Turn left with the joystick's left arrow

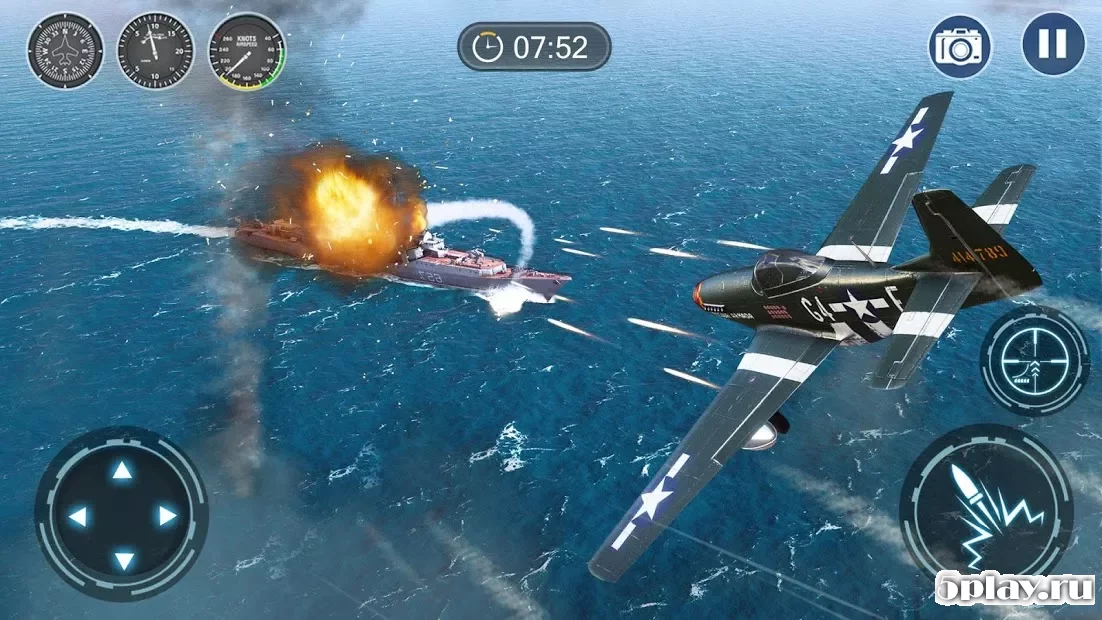[77, 516]
